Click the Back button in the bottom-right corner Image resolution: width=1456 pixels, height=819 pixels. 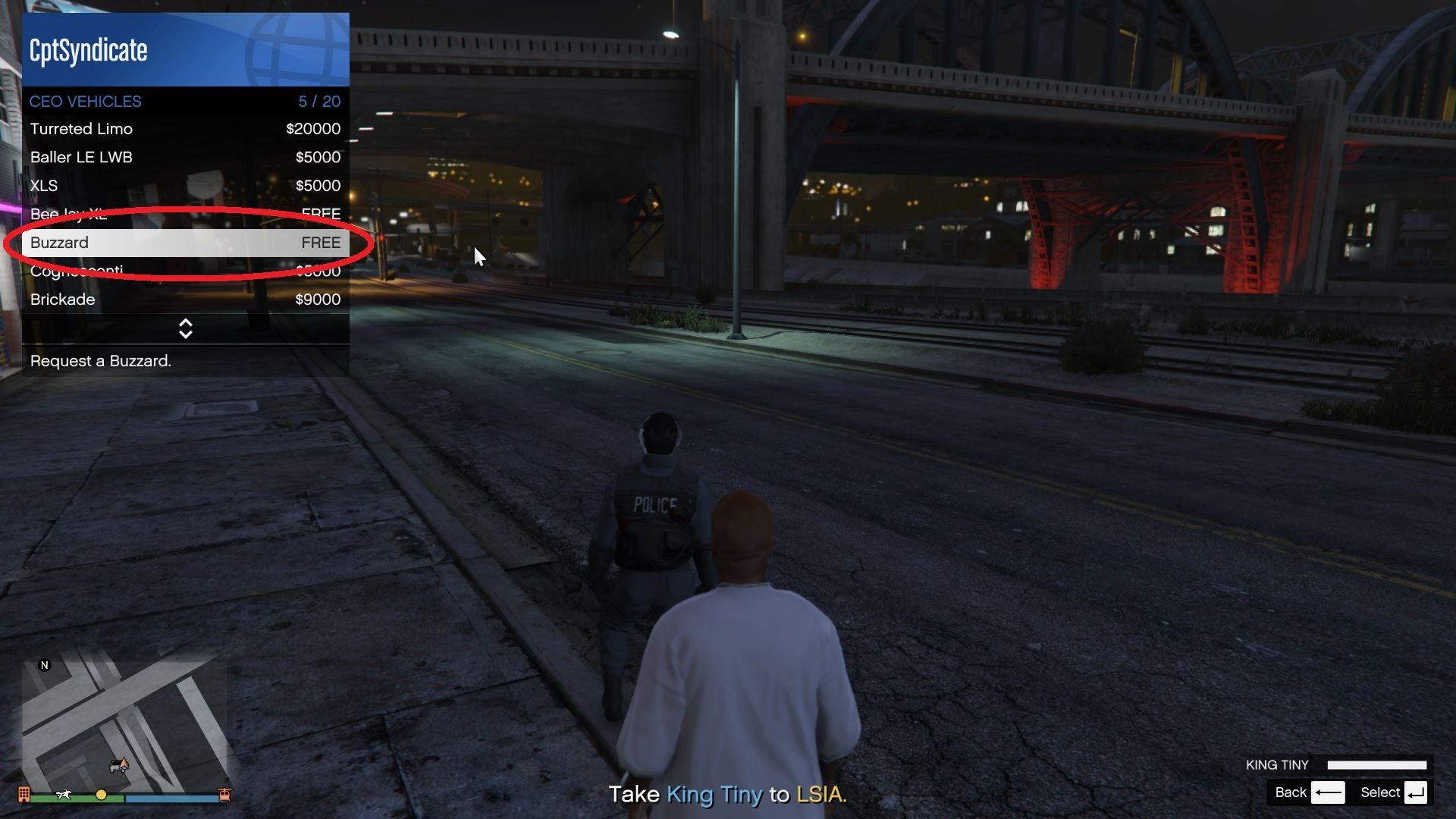coord(1292,792)
